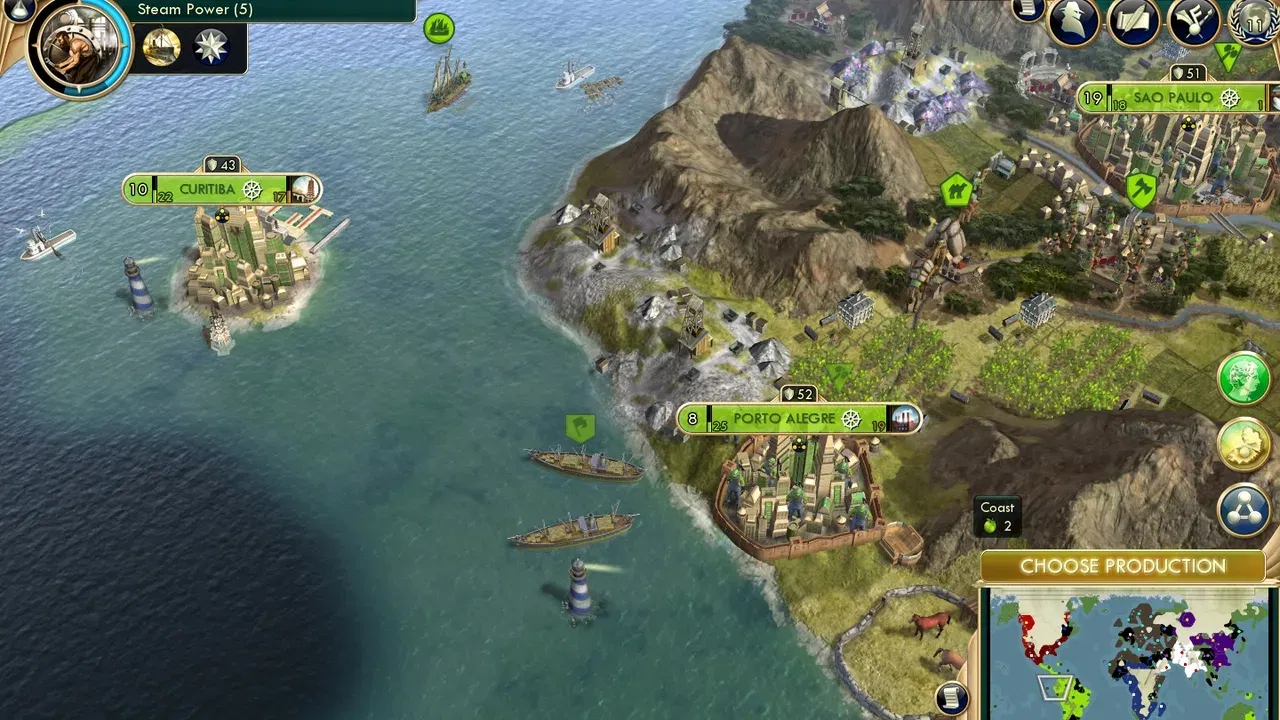
Task: Select the ship with green sailboat icon
Action: click(447, 82)
